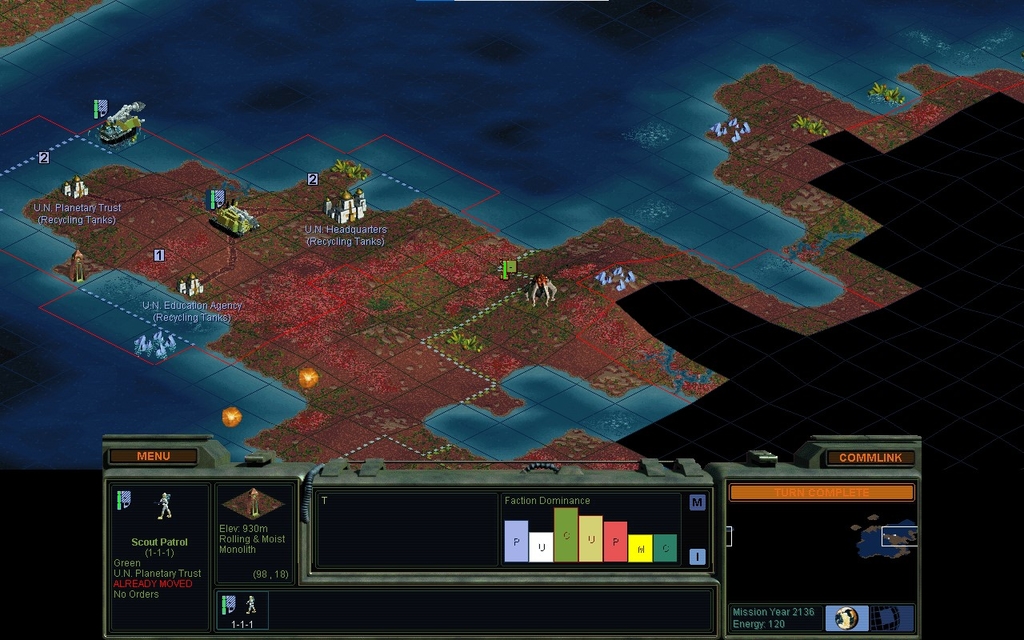Click the Scout Patrol unit portrait
Screen dimensions: 1024x640
[165, 506]
